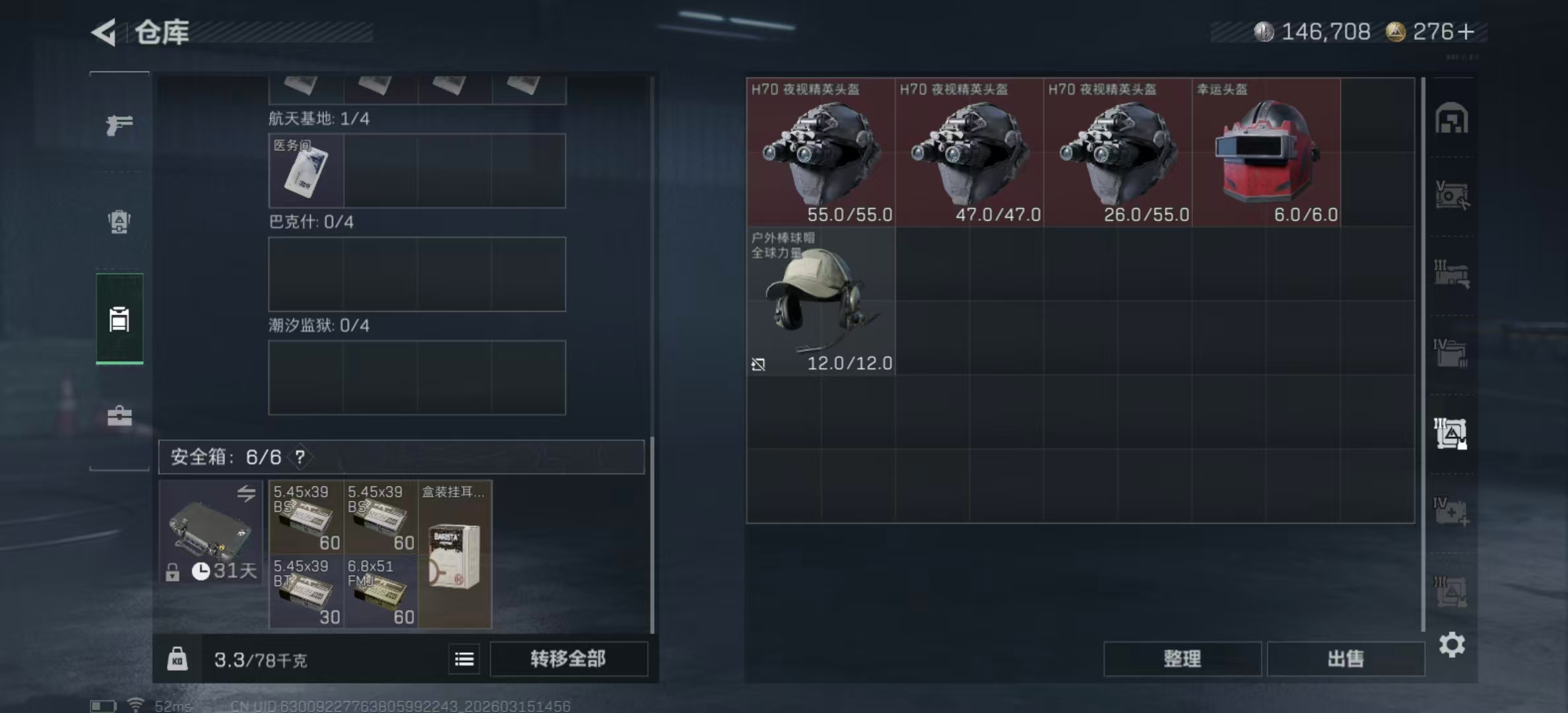Select the safe box case with 31天

pyautogui.click(x=211, y=532)
